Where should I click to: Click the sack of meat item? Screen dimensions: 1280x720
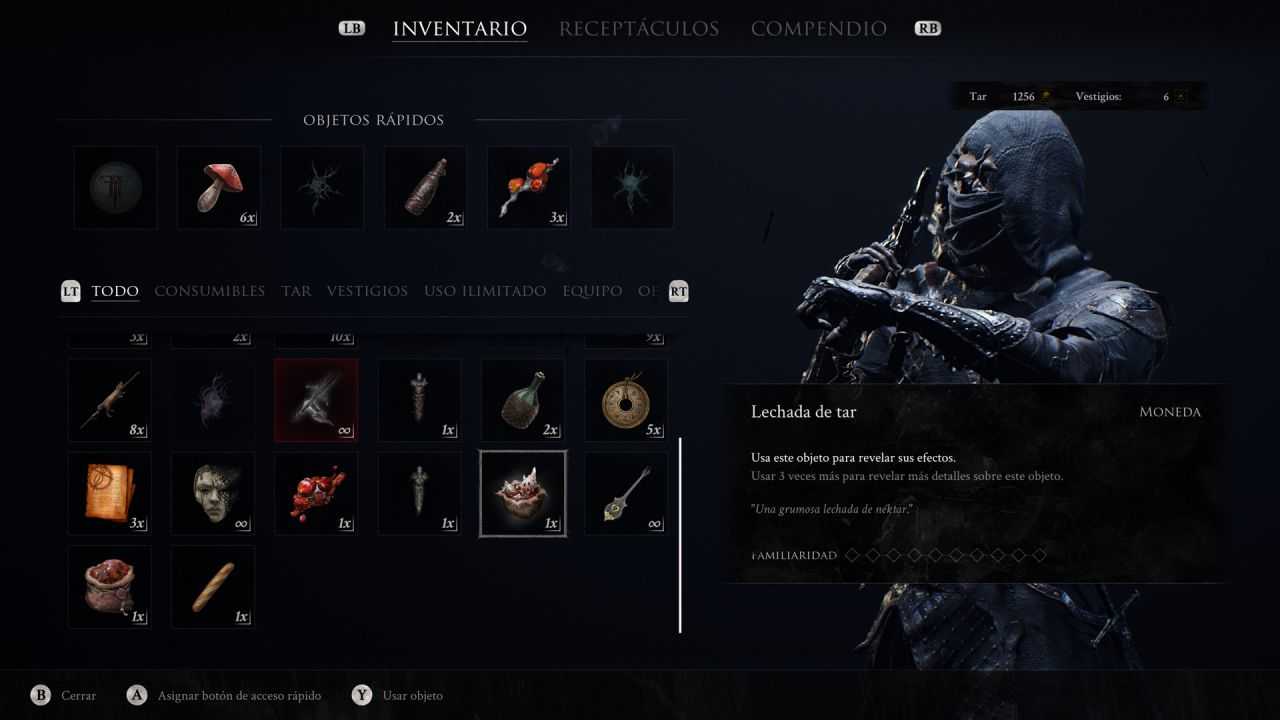109,587
